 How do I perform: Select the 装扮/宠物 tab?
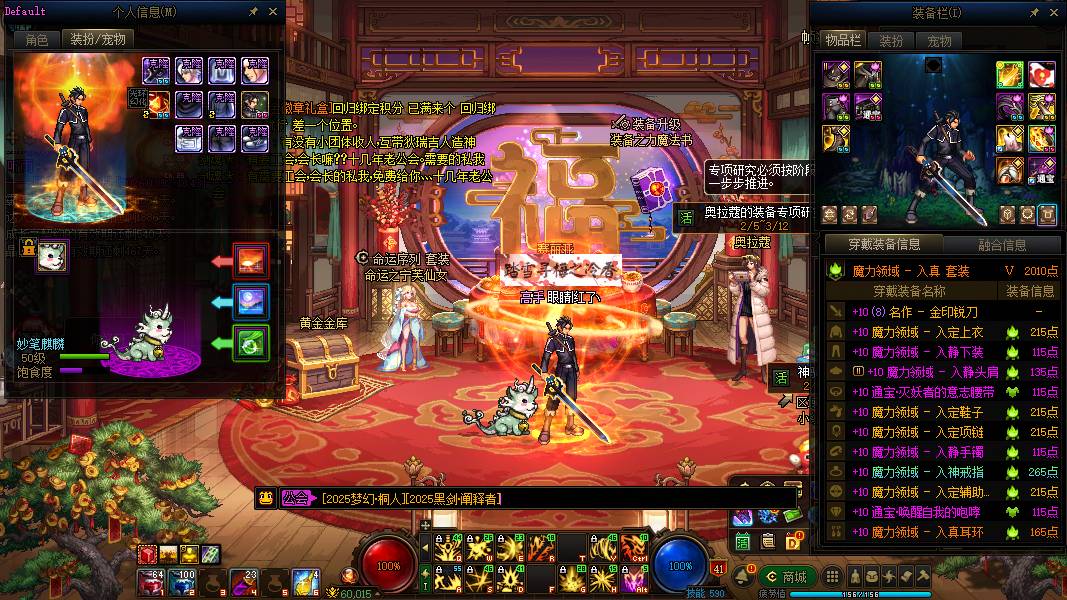[x=97, y=40]
